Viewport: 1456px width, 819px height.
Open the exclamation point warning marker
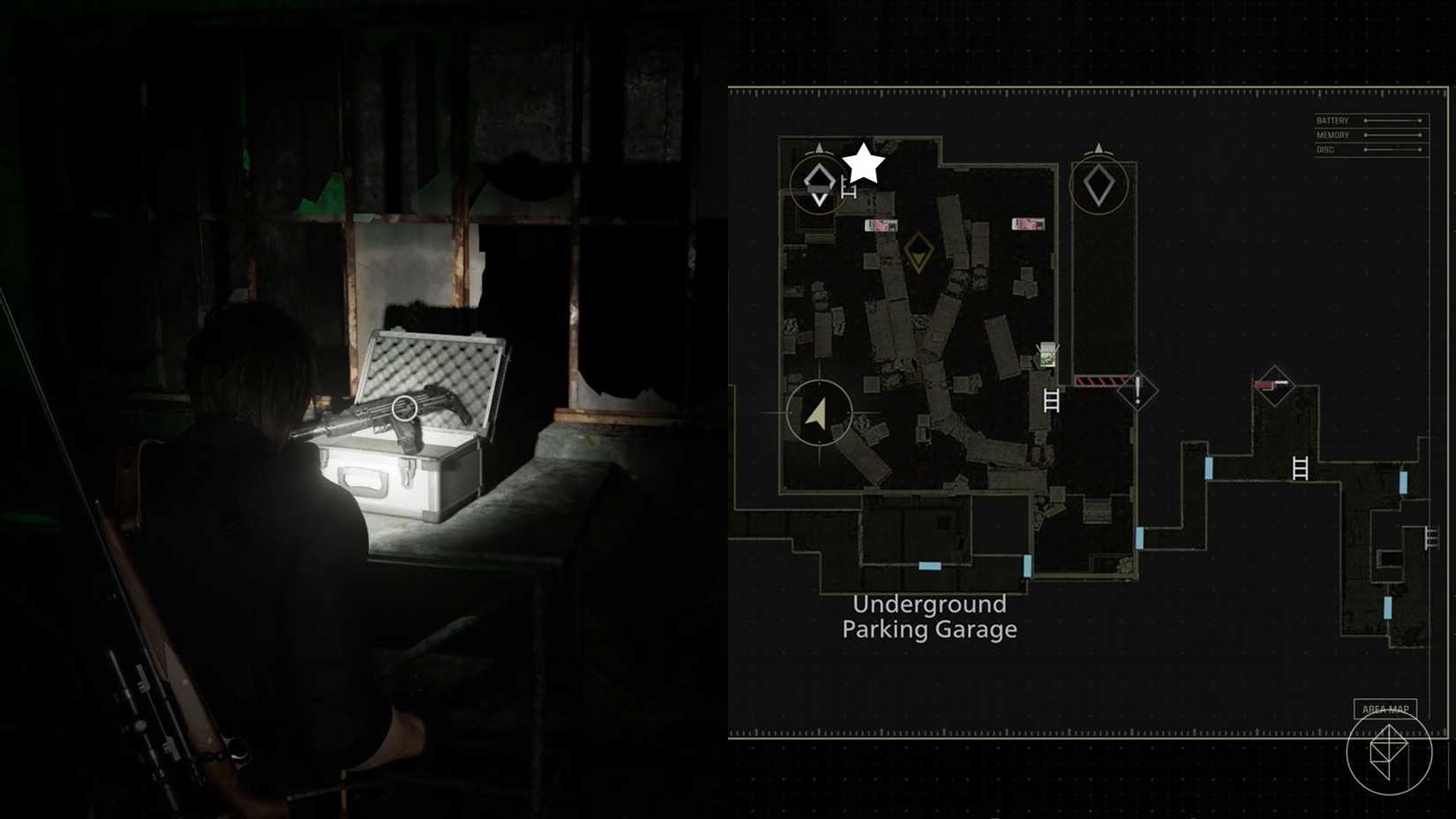tap(1137, 391)
